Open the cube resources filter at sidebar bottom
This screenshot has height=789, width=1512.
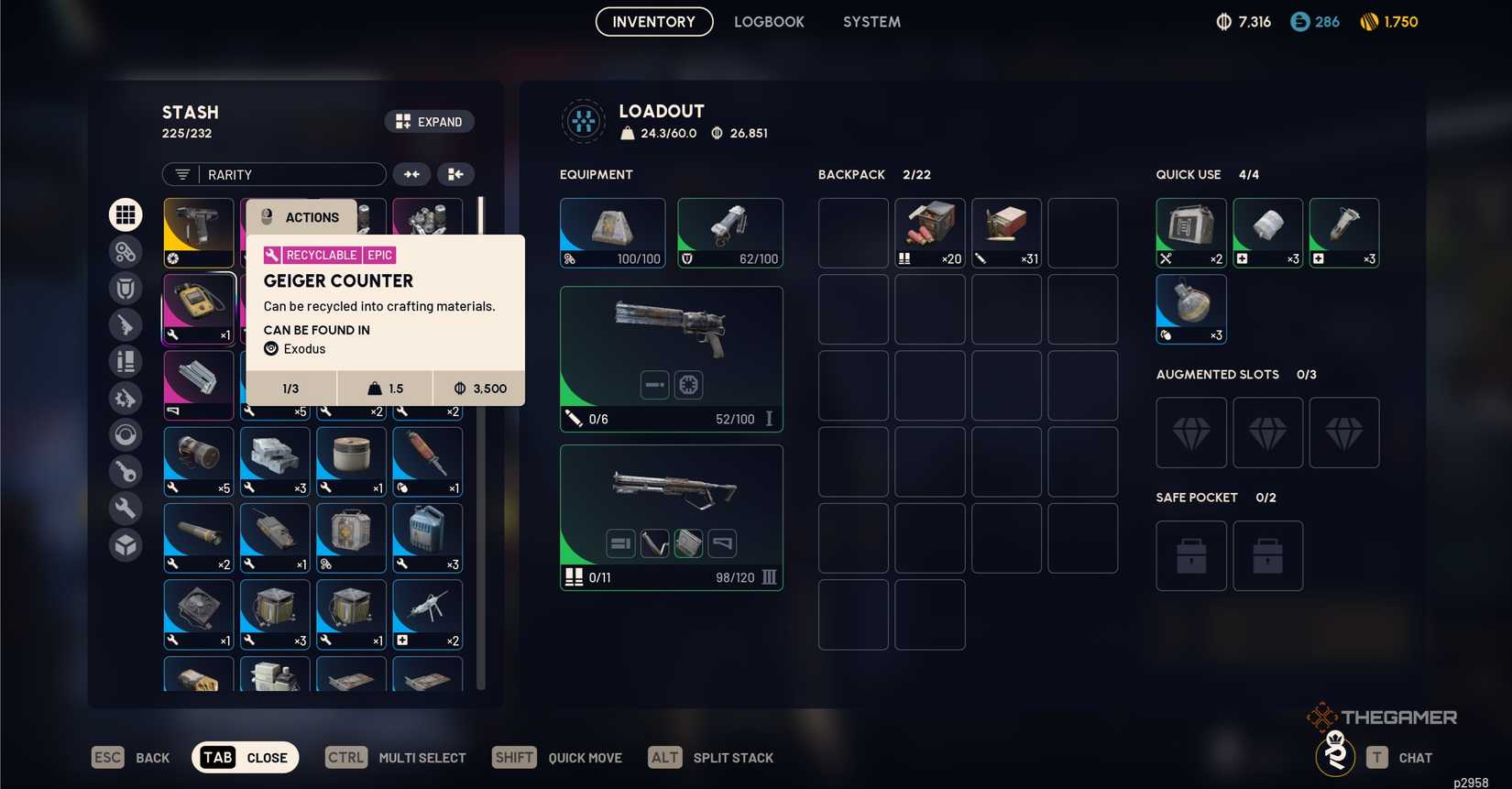[x=126, y=544]
